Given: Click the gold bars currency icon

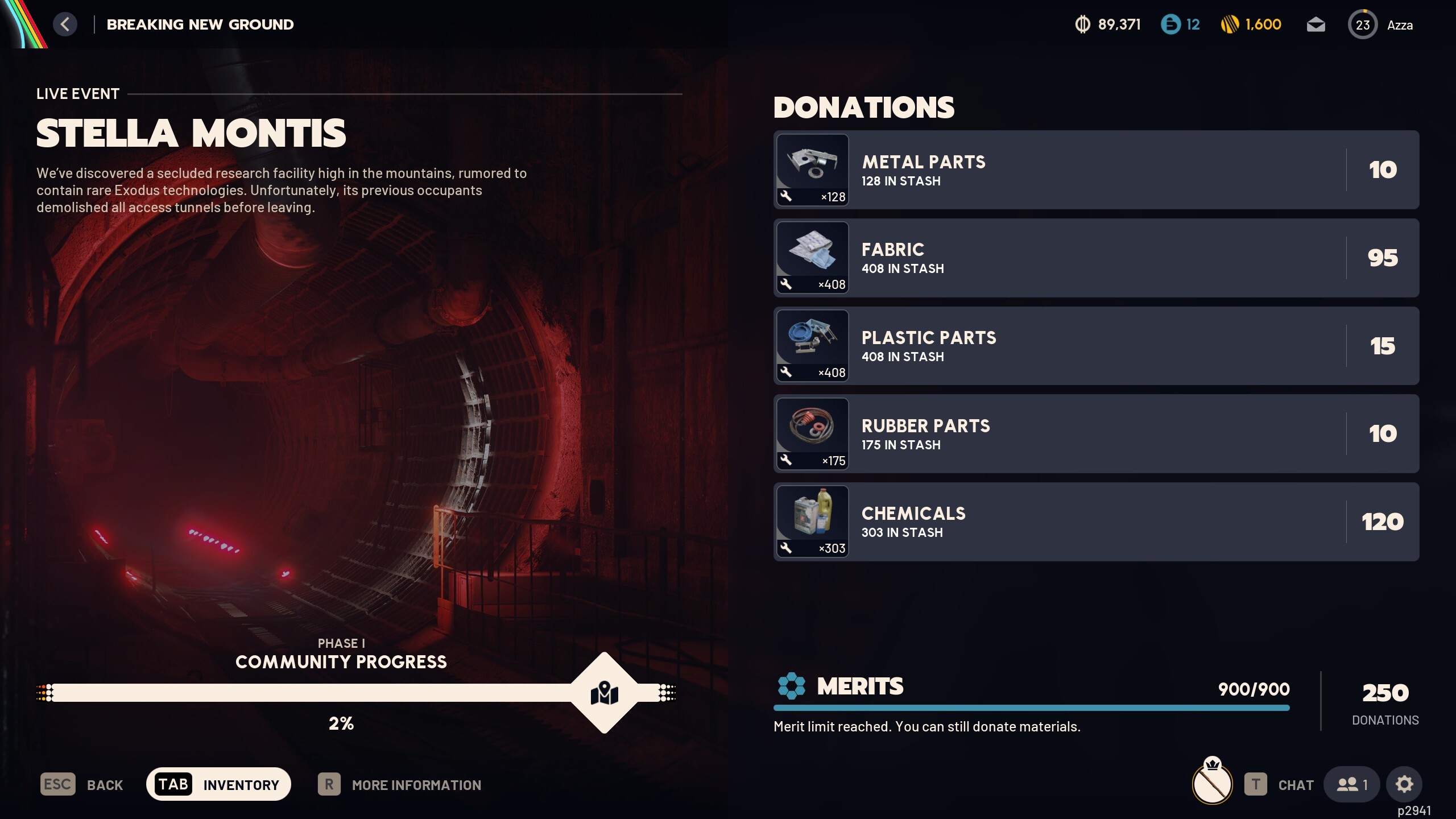Looking at the screenshot, I should (x=1228, y=24).
